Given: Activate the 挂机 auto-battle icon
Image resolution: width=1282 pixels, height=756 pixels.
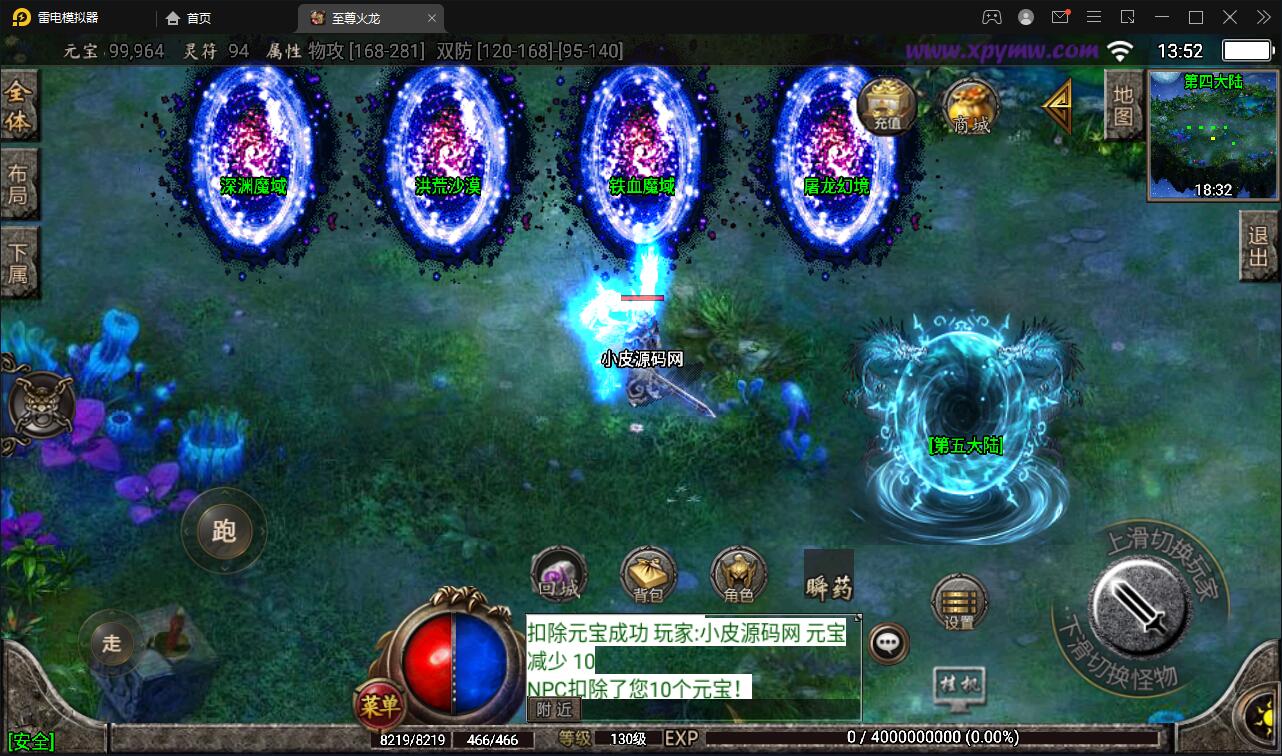Looking at the screenshot, I should click(958, 681).
